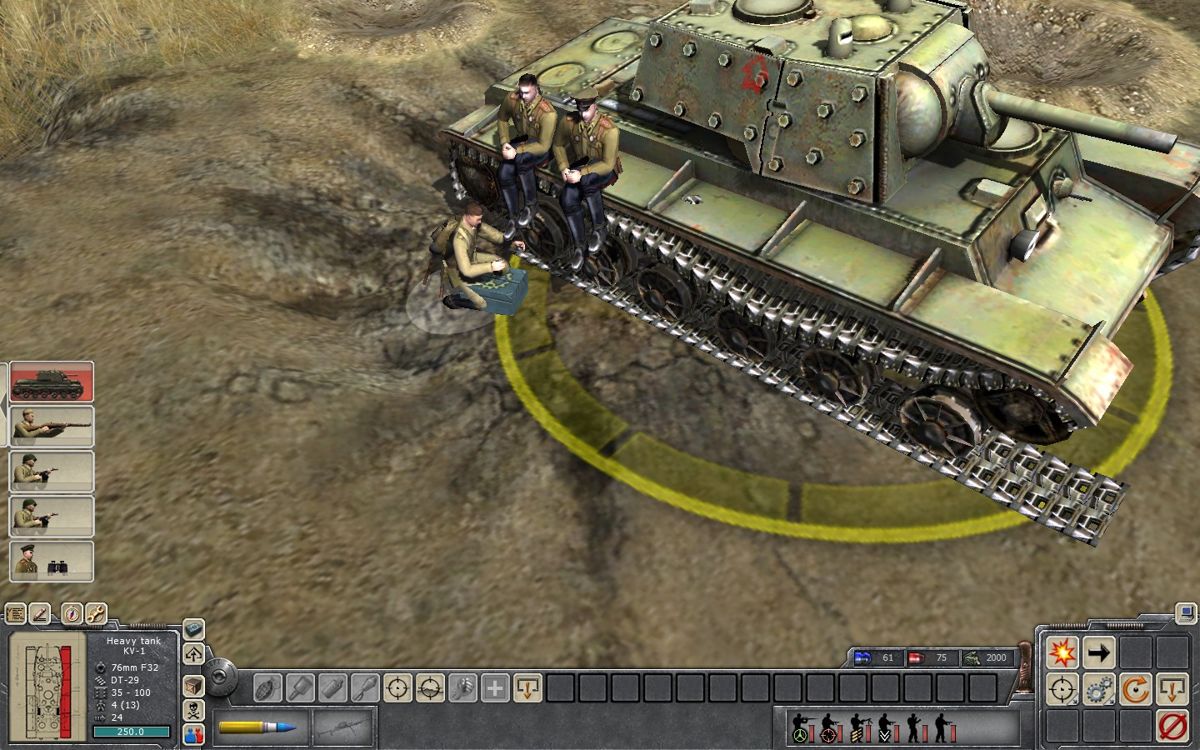Select the blue-tipped shell ammo slot

[258, 727]
